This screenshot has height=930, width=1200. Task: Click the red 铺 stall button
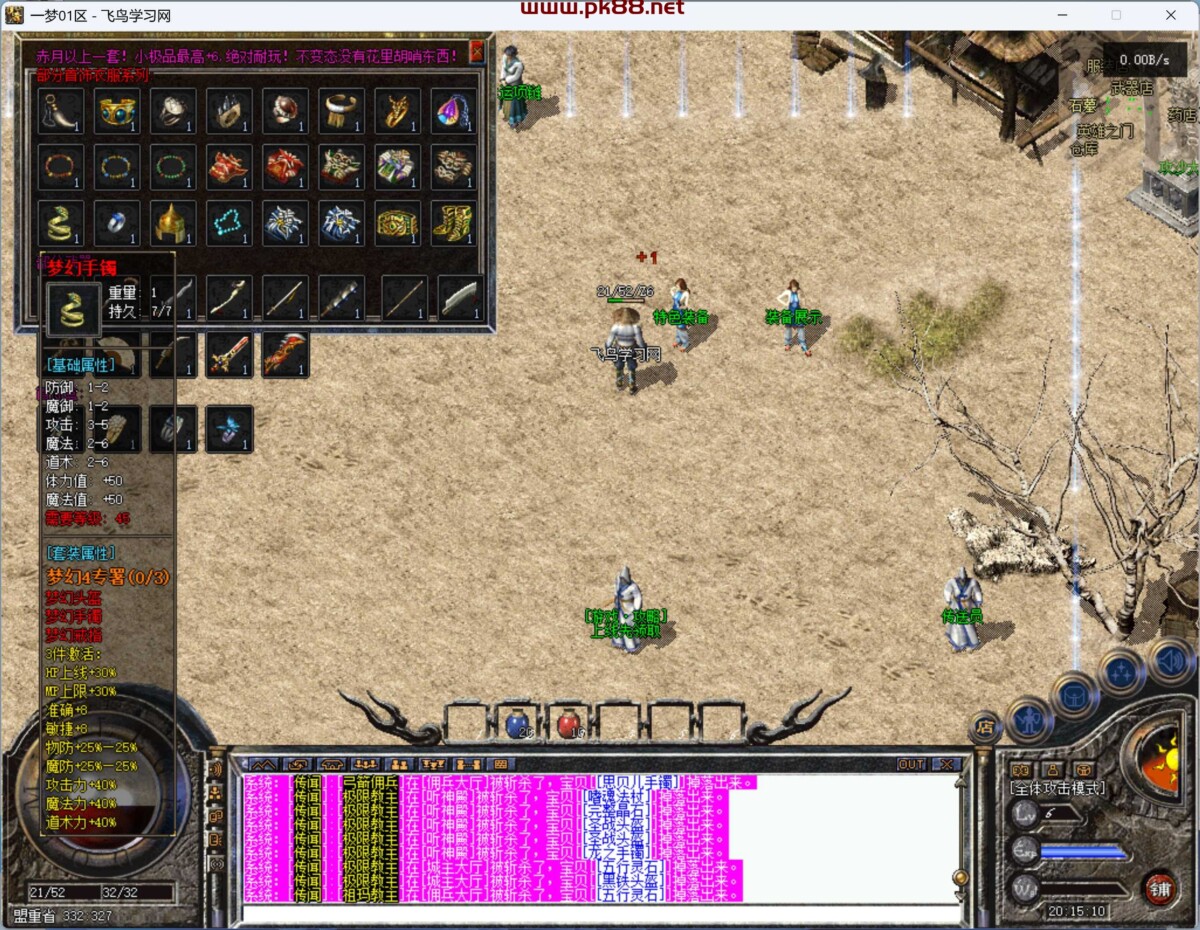pyautogui.click(x=1160, y=887)
